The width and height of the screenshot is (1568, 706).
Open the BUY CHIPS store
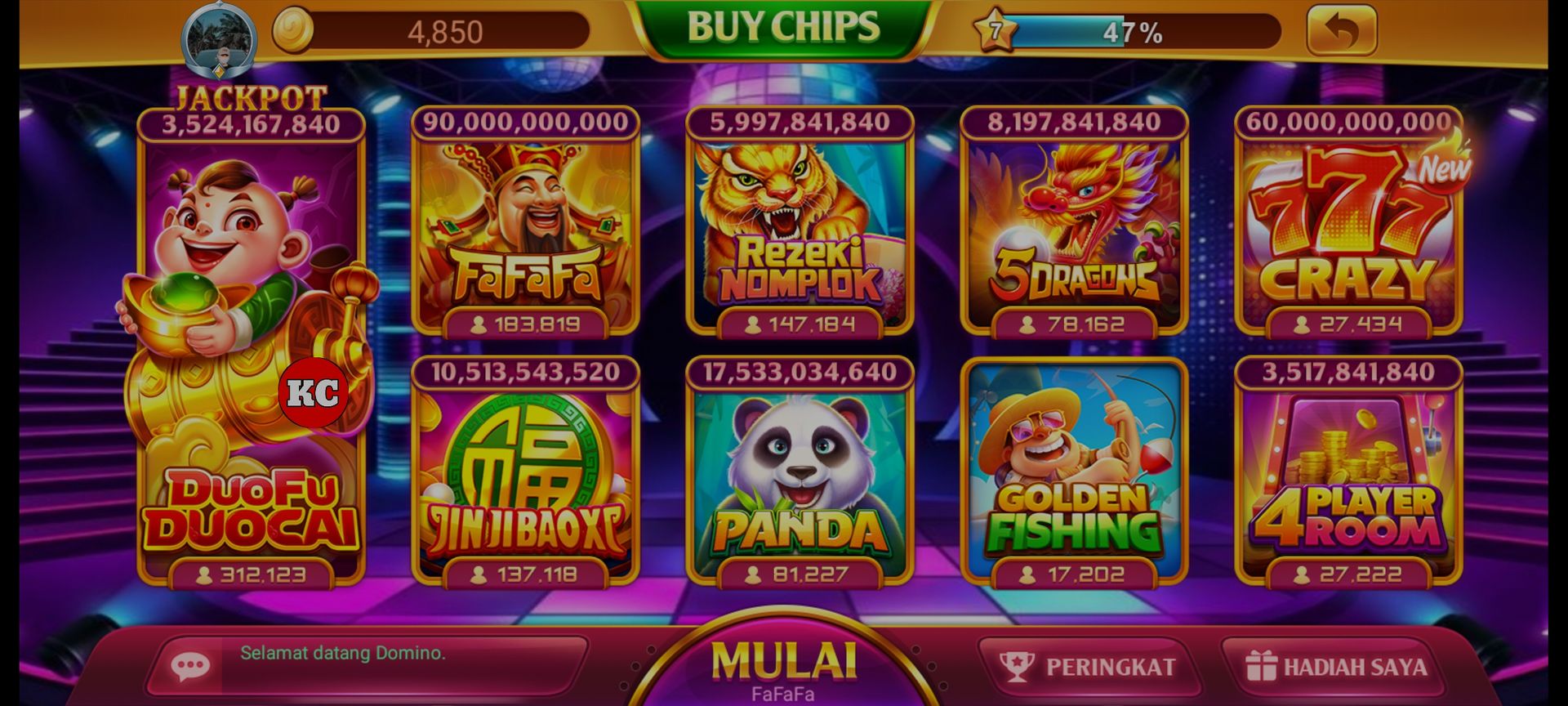point(782,25)
